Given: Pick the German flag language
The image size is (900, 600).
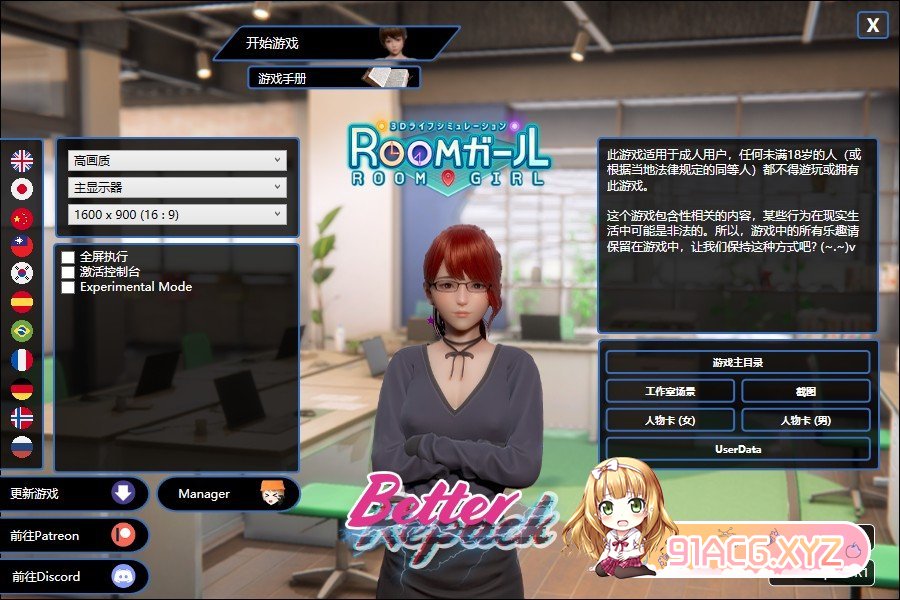Looking at the screenshot, I should pos(22,389).
